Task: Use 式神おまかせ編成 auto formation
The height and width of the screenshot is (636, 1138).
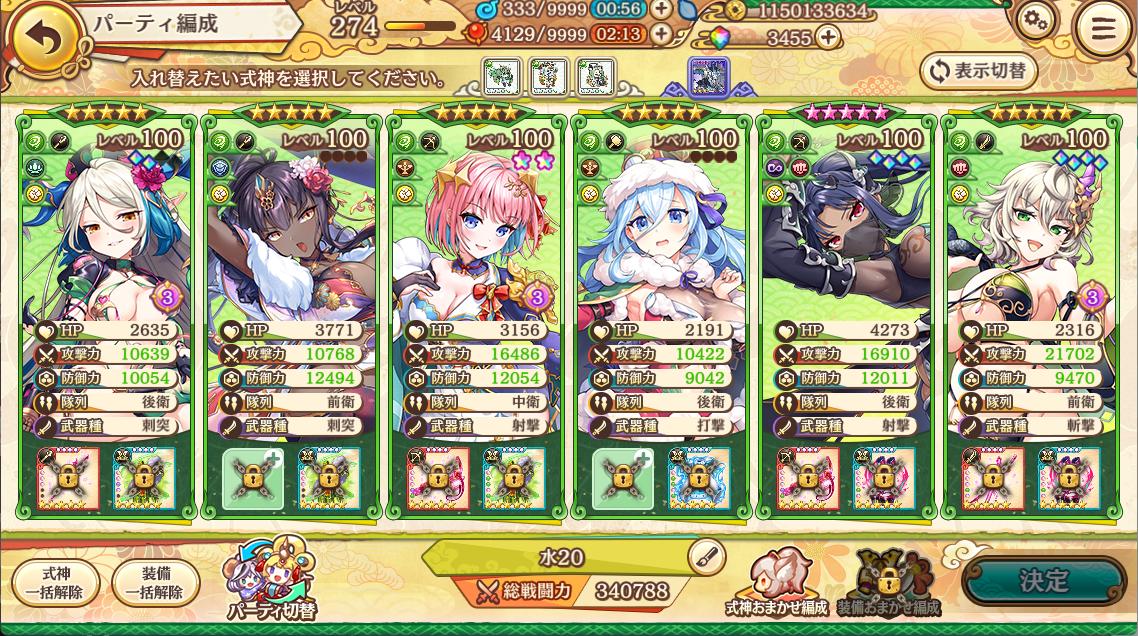Action: [x=776, y=582]
